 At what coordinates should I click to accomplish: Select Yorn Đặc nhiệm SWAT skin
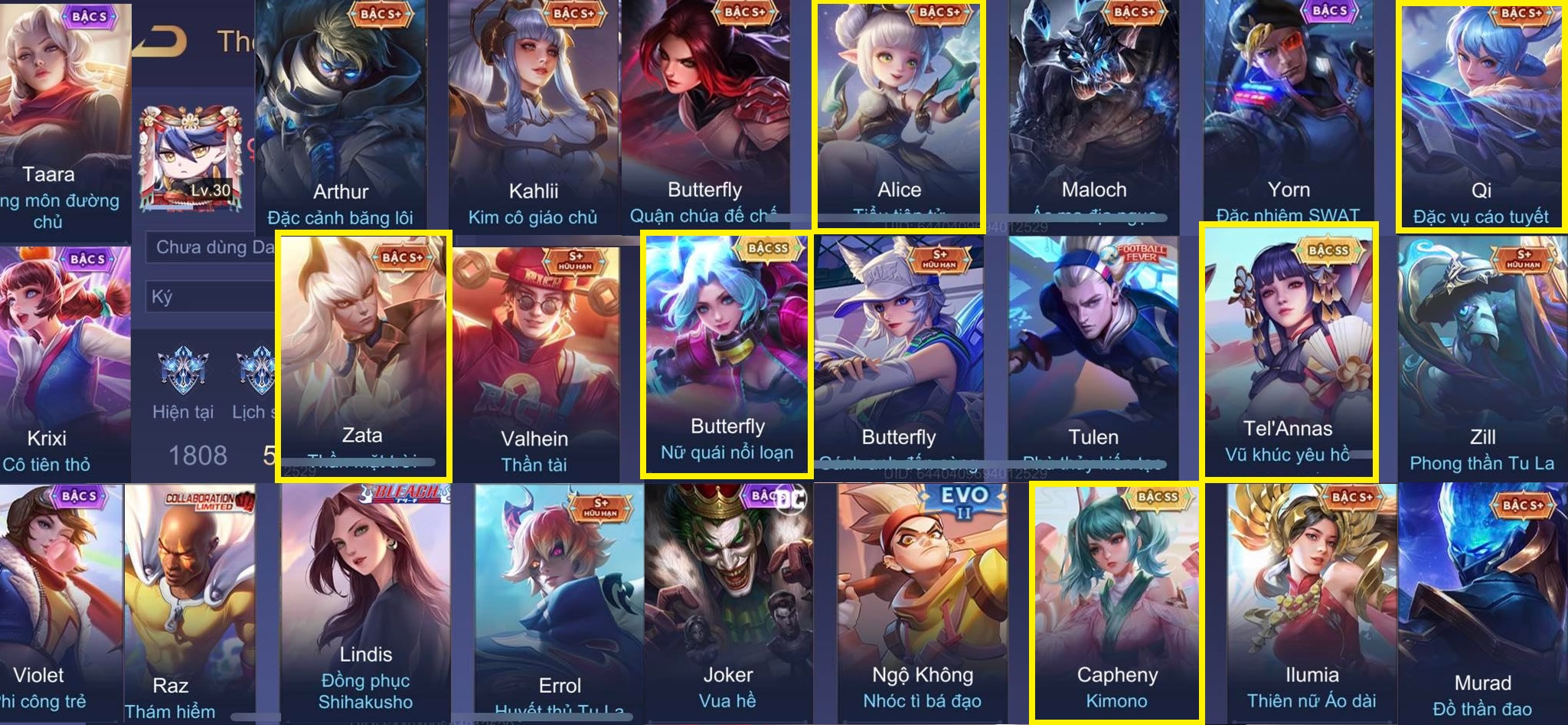pyautogui.click(x=1289, y=115)
